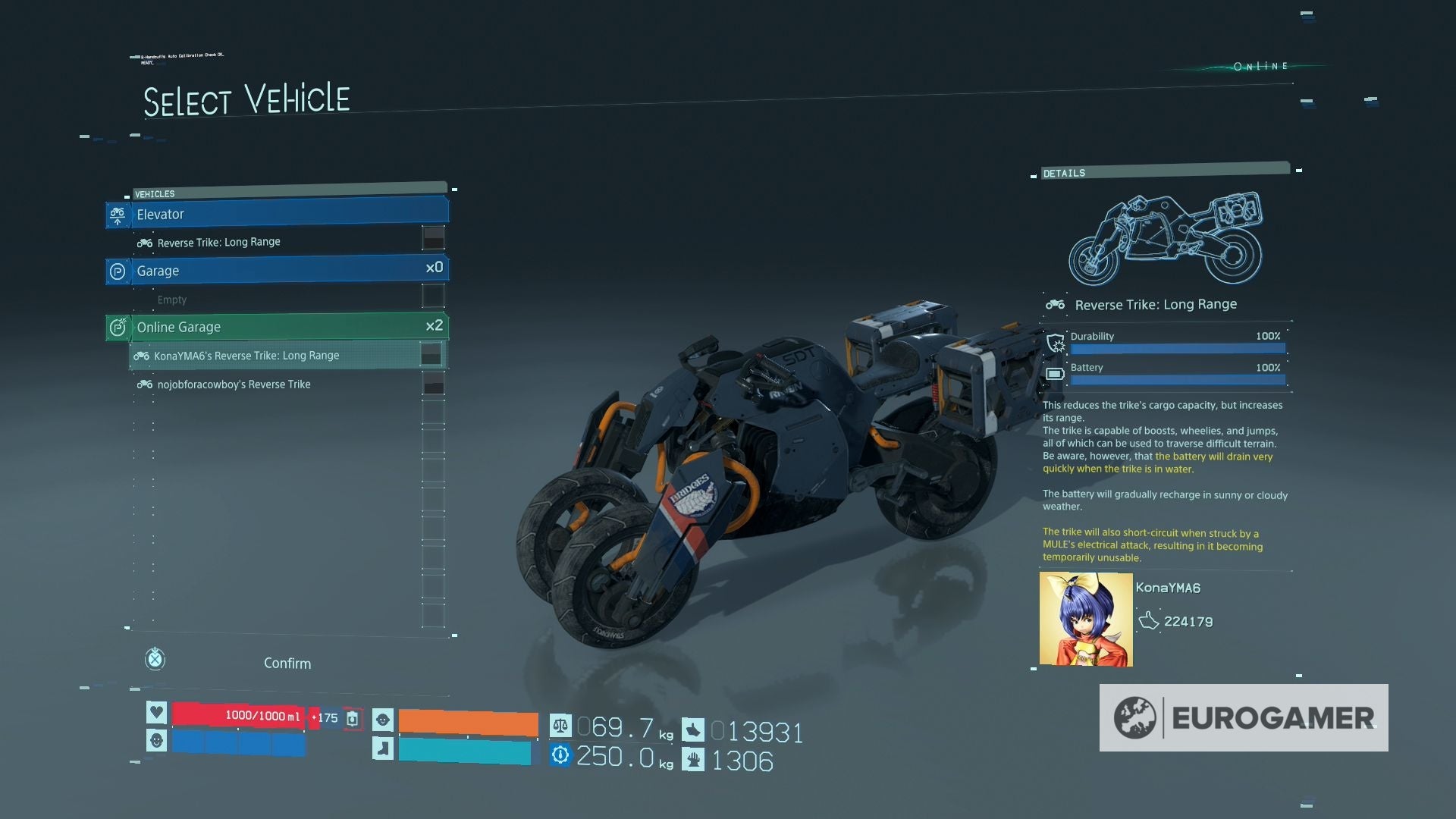
Task: Toggle the slot checkbox for KonaYMA6's Reverse Trike
Action: click(x=432, y=352)
